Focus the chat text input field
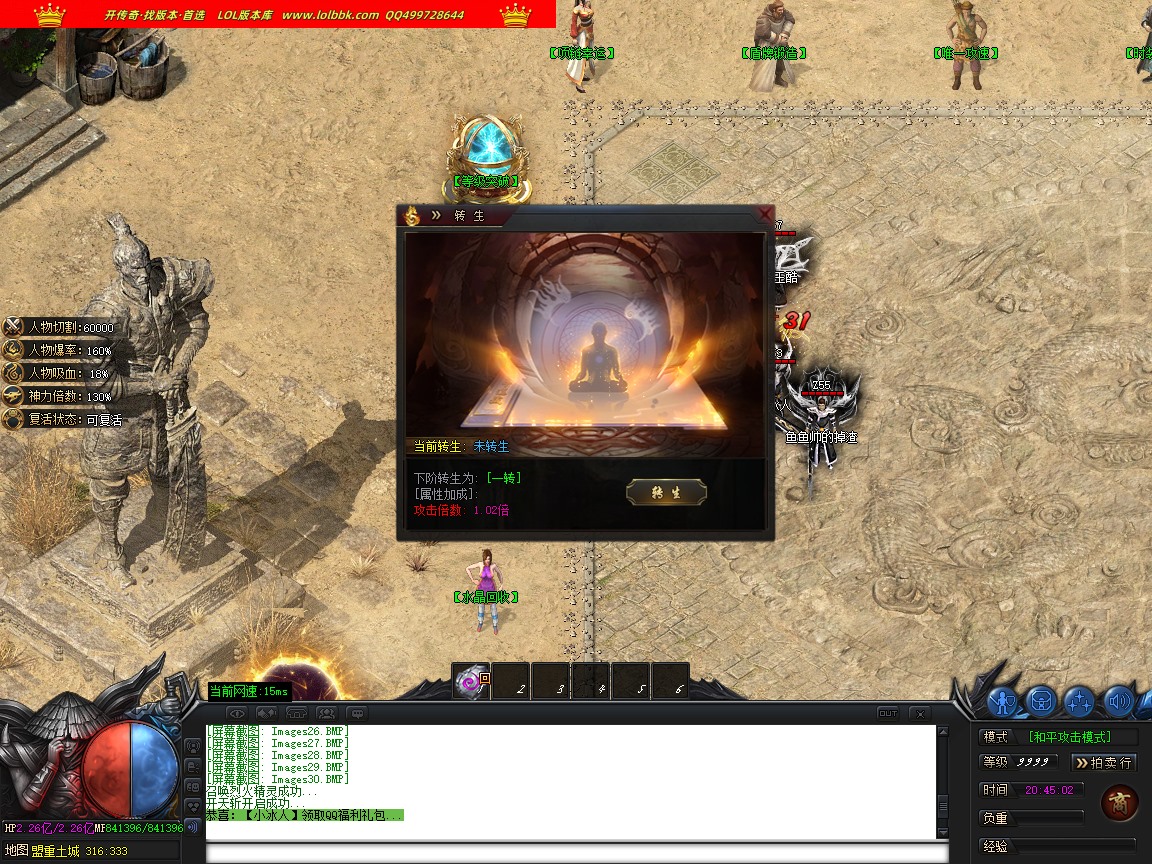1152x864 pixels. pos(575,853)
